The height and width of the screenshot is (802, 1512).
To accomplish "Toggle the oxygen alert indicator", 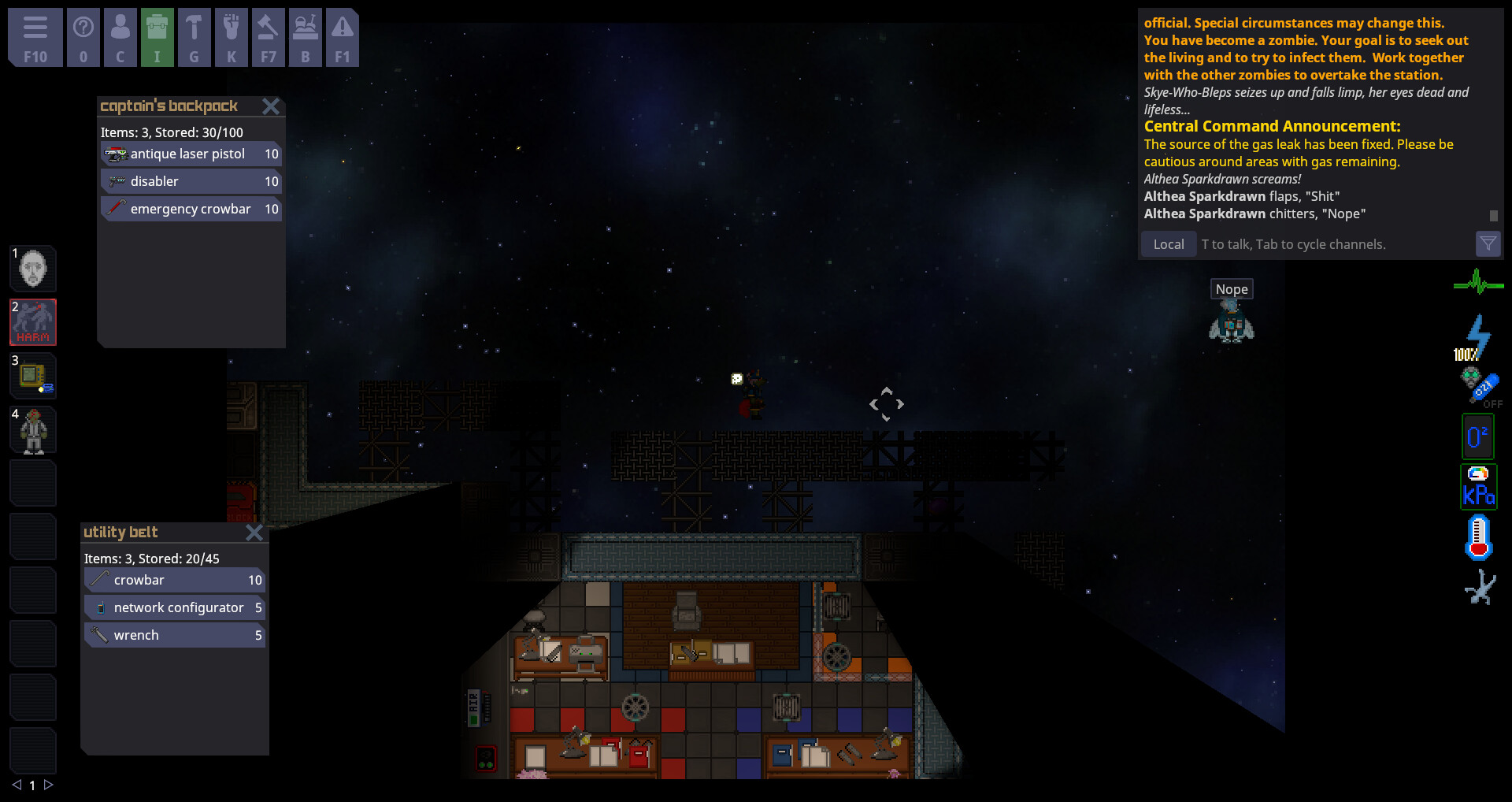I will point(1477,435).
